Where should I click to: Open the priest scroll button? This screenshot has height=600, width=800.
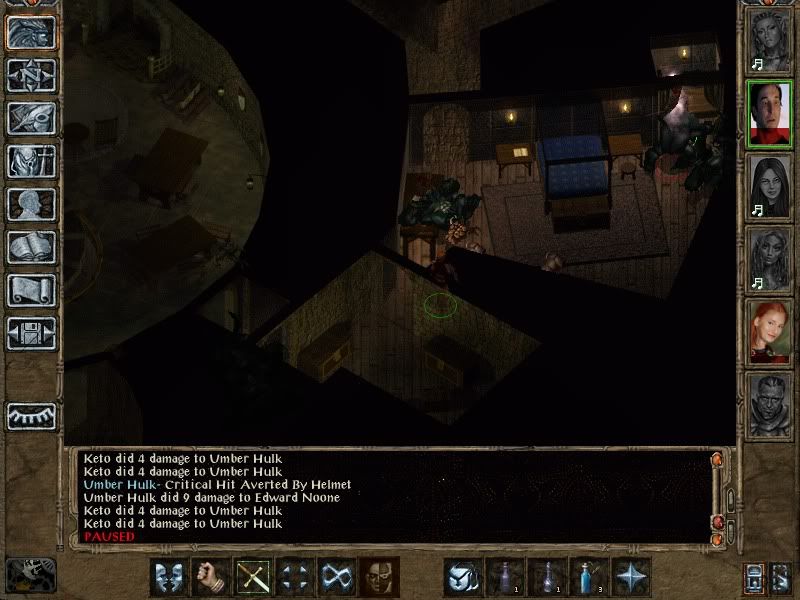pyautogui.click(x=31, y=290)
